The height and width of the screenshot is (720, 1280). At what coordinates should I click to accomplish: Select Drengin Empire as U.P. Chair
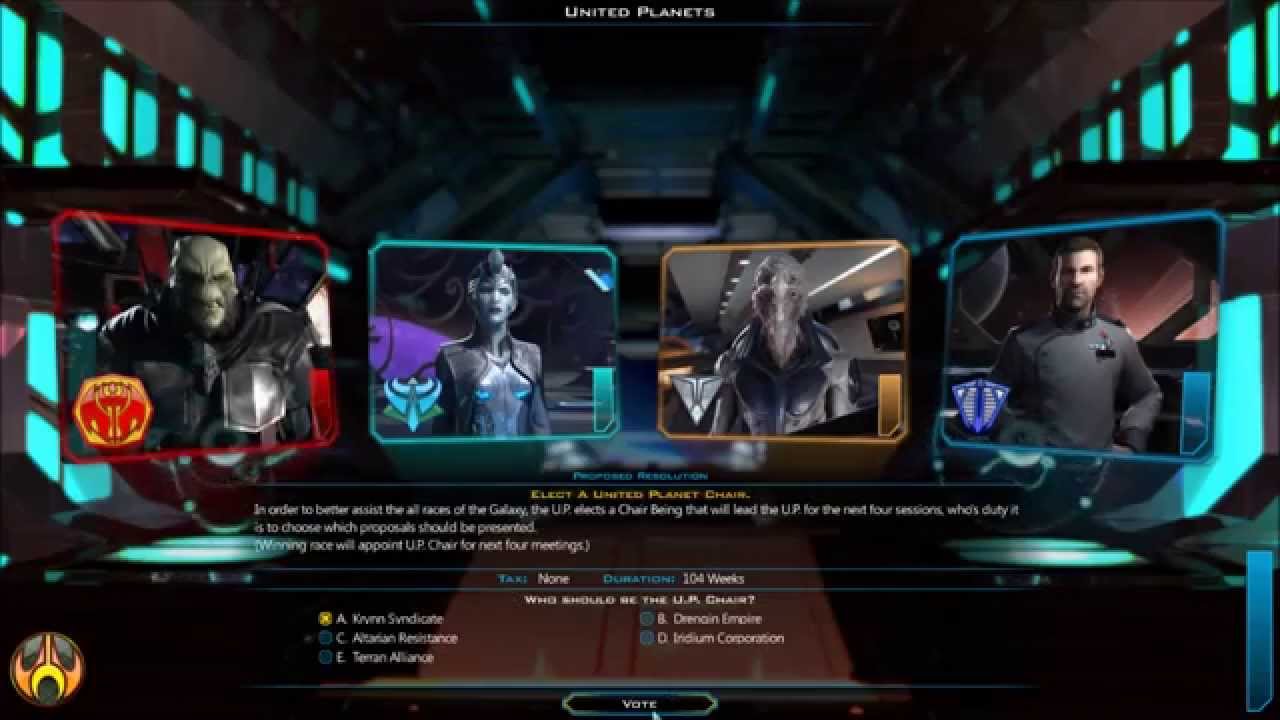646,618
